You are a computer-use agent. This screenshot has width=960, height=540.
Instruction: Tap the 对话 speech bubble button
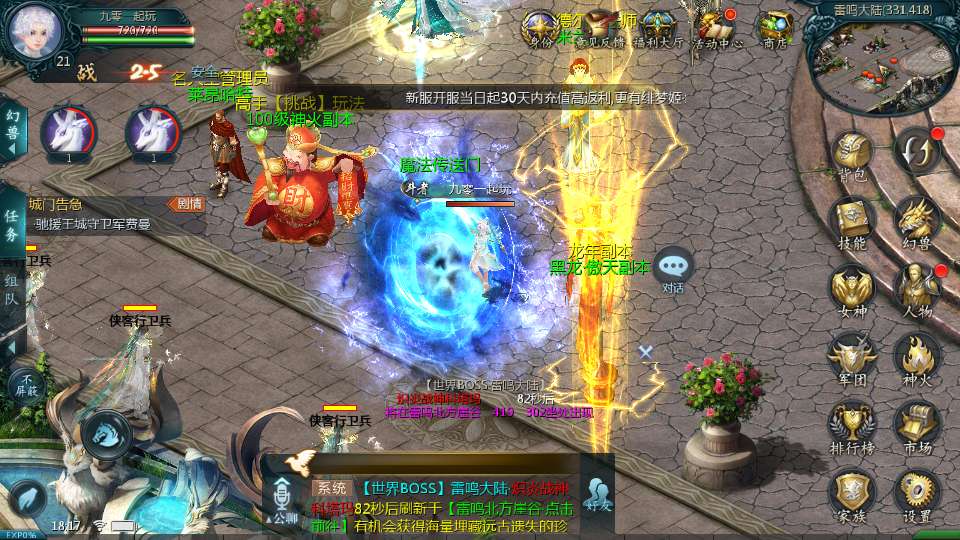pos(673,267)
